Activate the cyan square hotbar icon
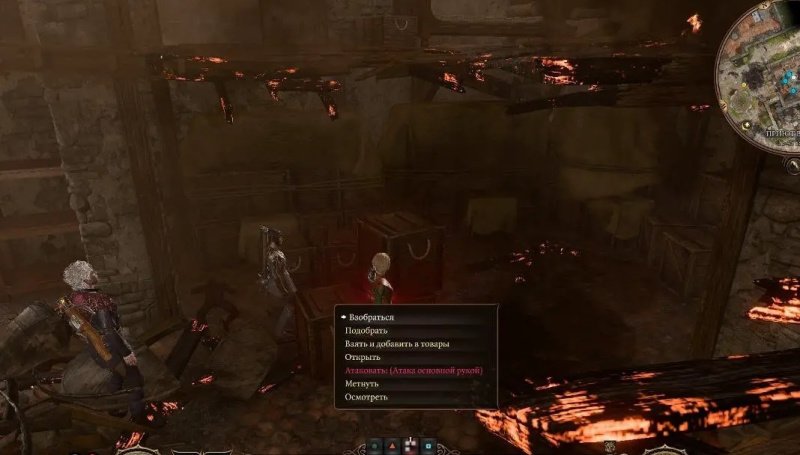This screenshot has height=455, width=800. point(428,446)
